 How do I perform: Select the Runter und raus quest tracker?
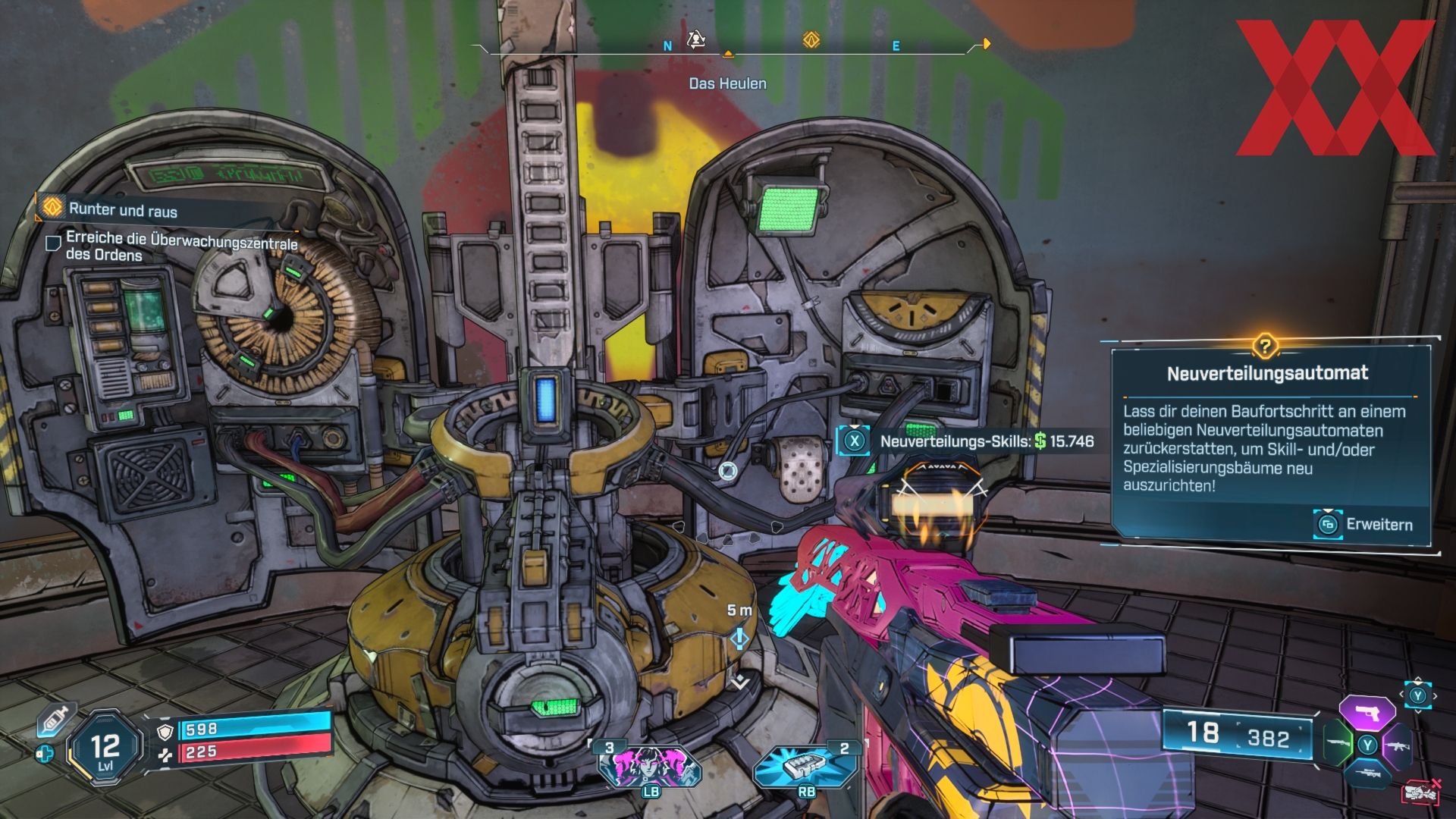click(x=123, y=210)
